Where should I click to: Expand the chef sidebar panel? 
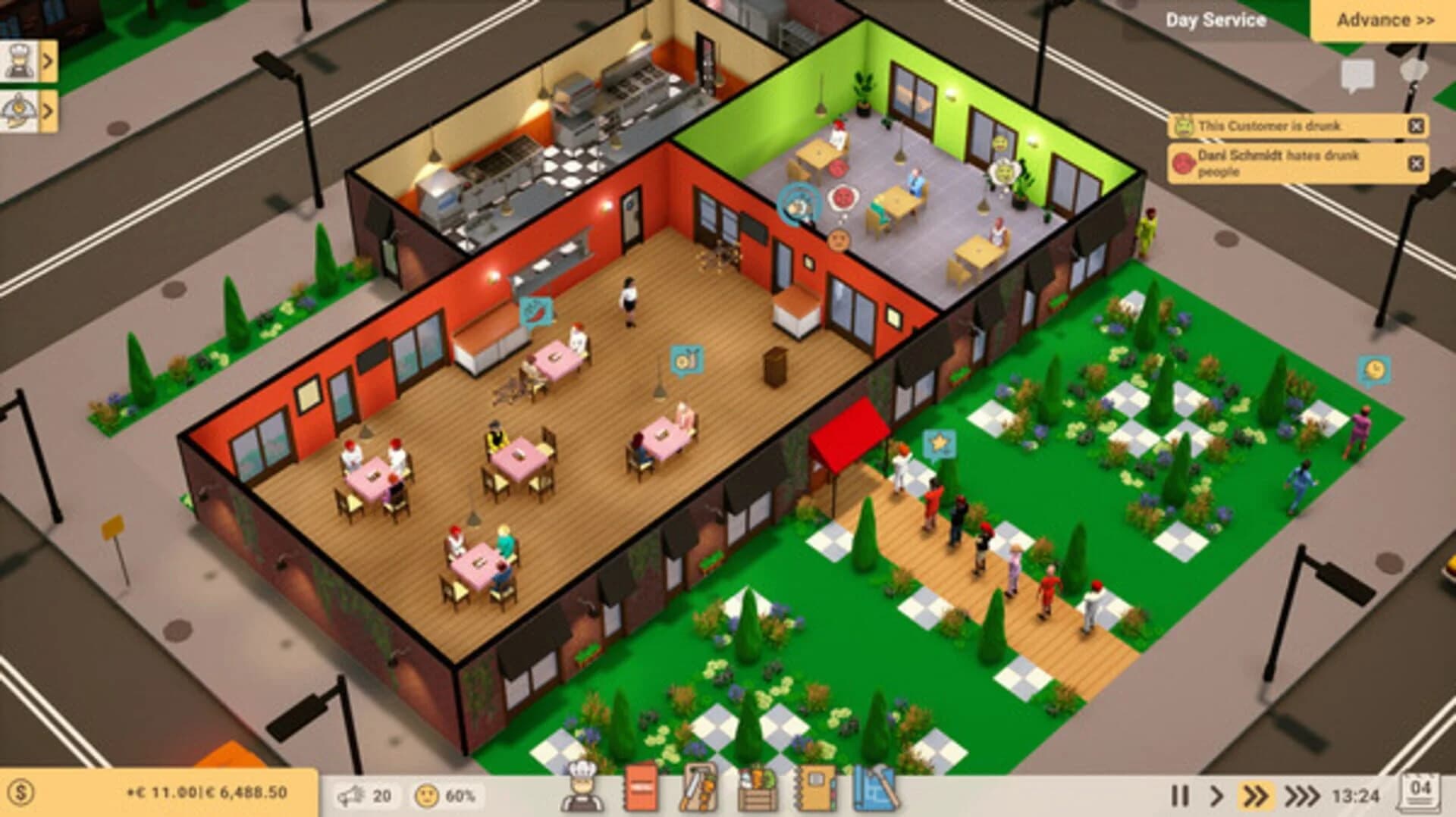coord(30,61)
